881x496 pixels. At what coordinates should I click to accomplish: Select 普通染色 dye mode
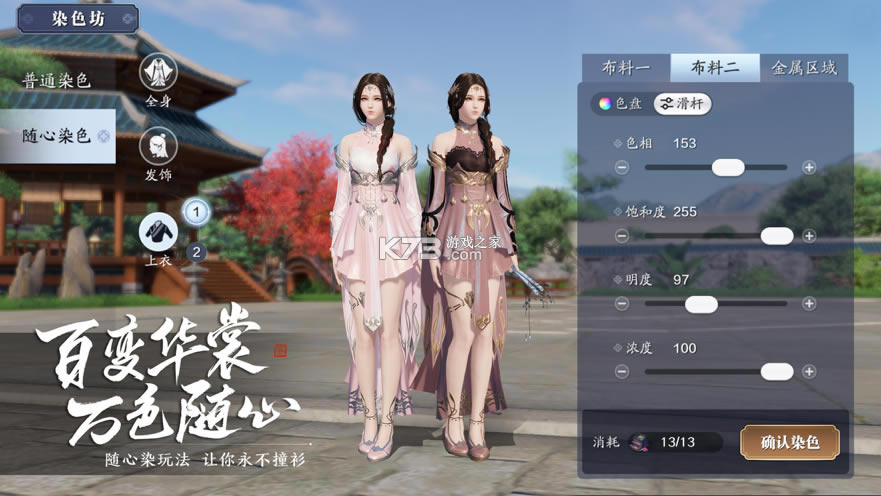tap(57, 81)
